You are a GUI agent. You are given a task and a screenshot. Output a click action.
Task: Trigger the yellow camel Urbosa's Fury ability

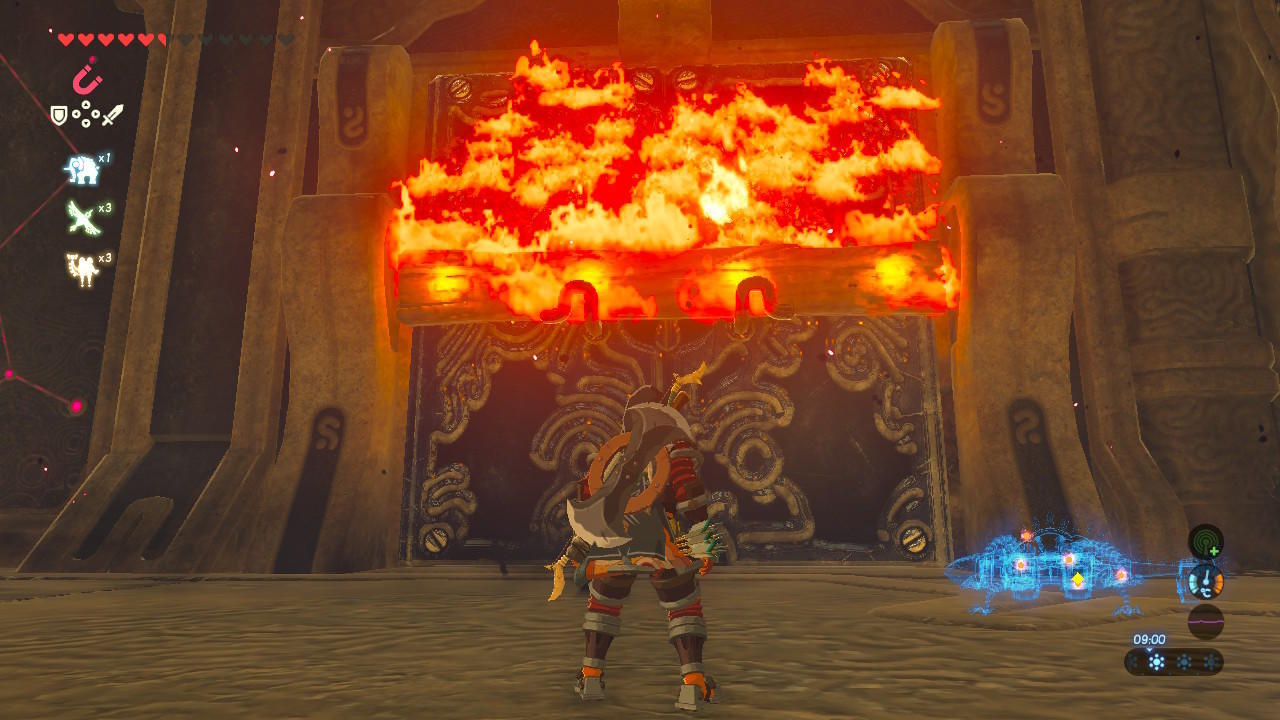(81, 267)
